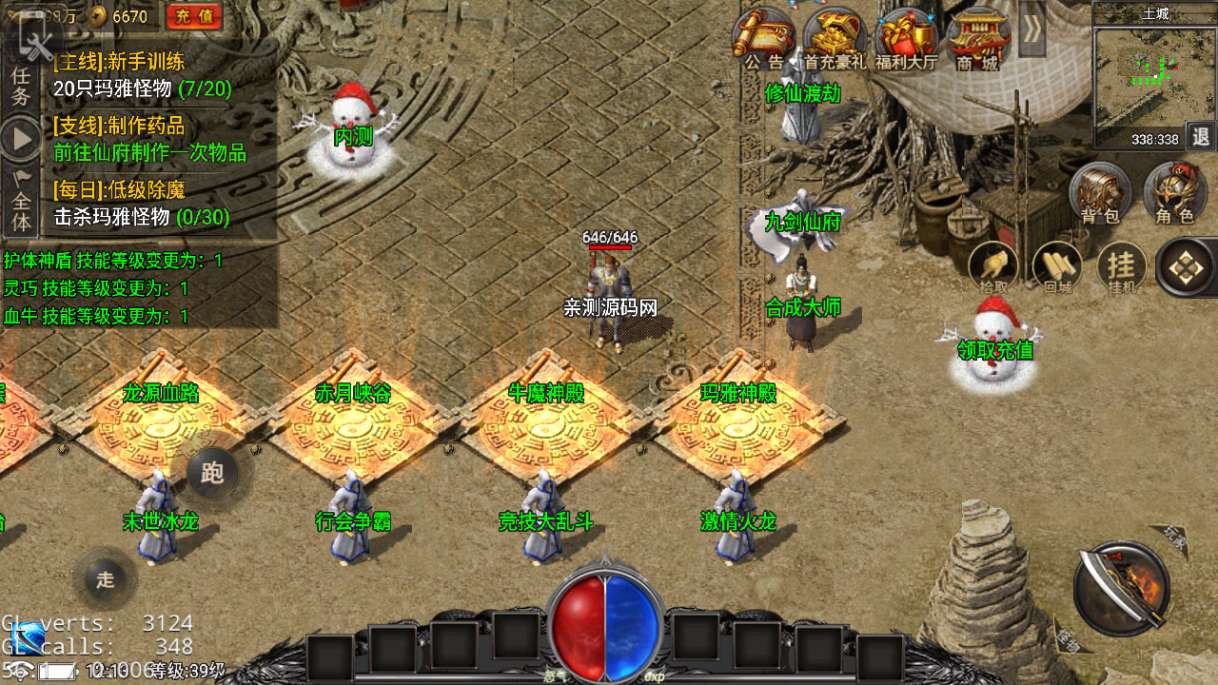Tap the 拾取 pickup button
Image resolution: width=1218 pixels, height=685 pixels.
click(x=993, y=267)
